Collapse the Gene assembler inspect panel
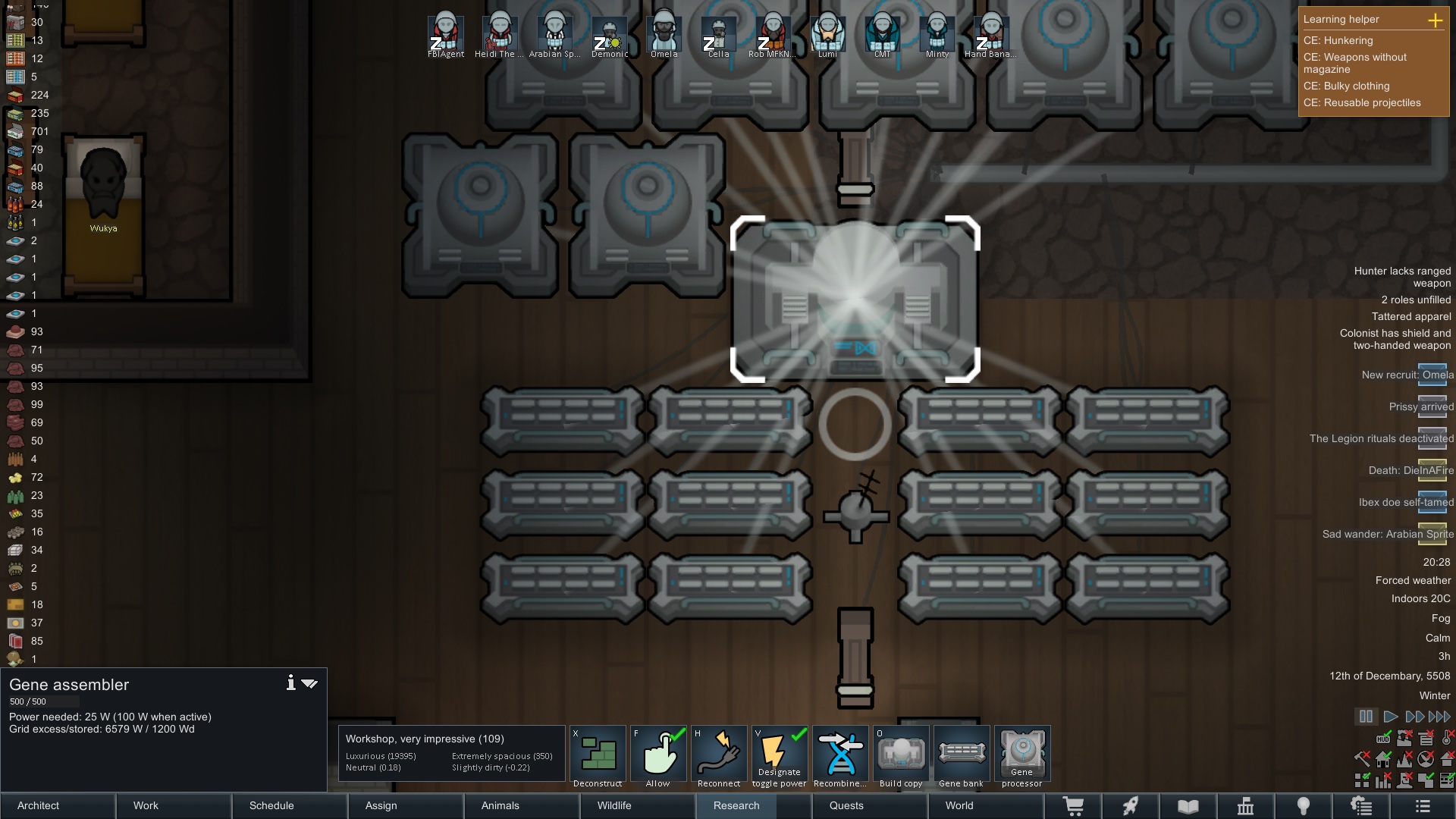 pos(309,682)
